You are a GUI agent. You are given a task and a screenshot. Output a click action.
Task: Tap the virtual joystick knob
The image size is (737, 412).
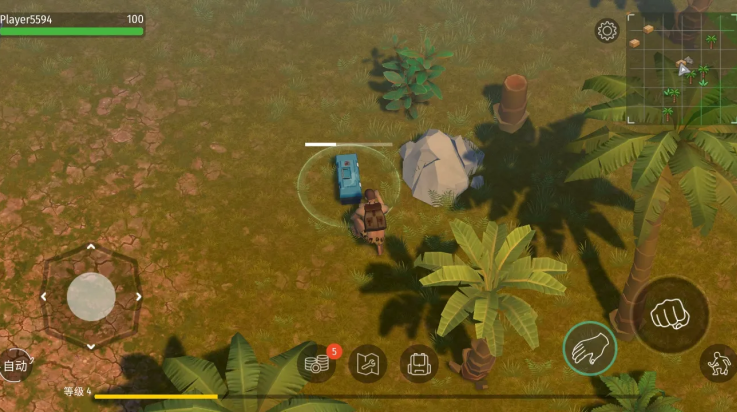point(91,296)
